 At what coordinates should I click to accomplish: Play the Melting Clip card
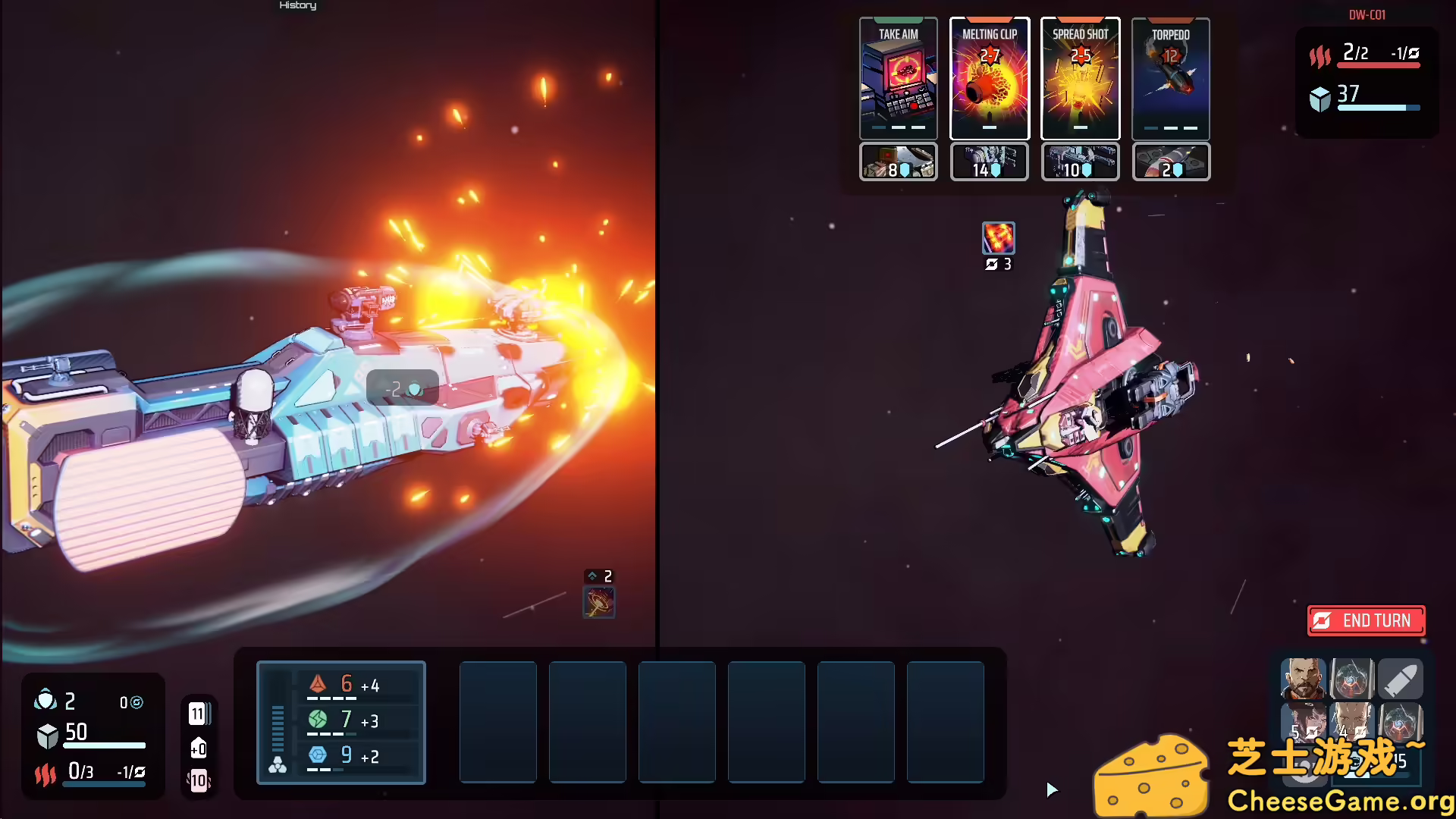click(x=989, y=79)
